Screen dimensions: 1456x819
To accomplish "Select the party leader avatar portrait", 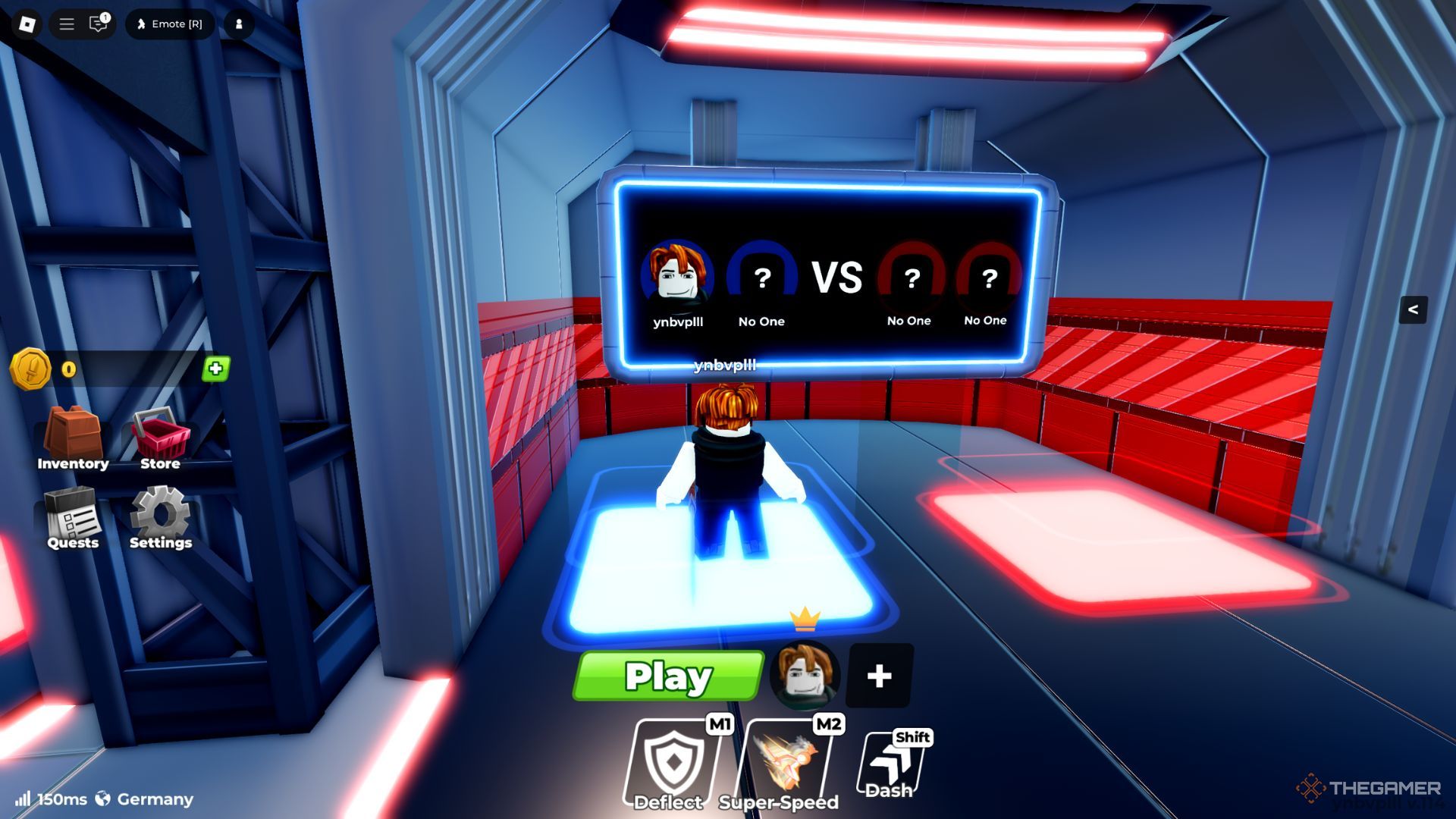I will pyautogui.click(x=805, y=674).
